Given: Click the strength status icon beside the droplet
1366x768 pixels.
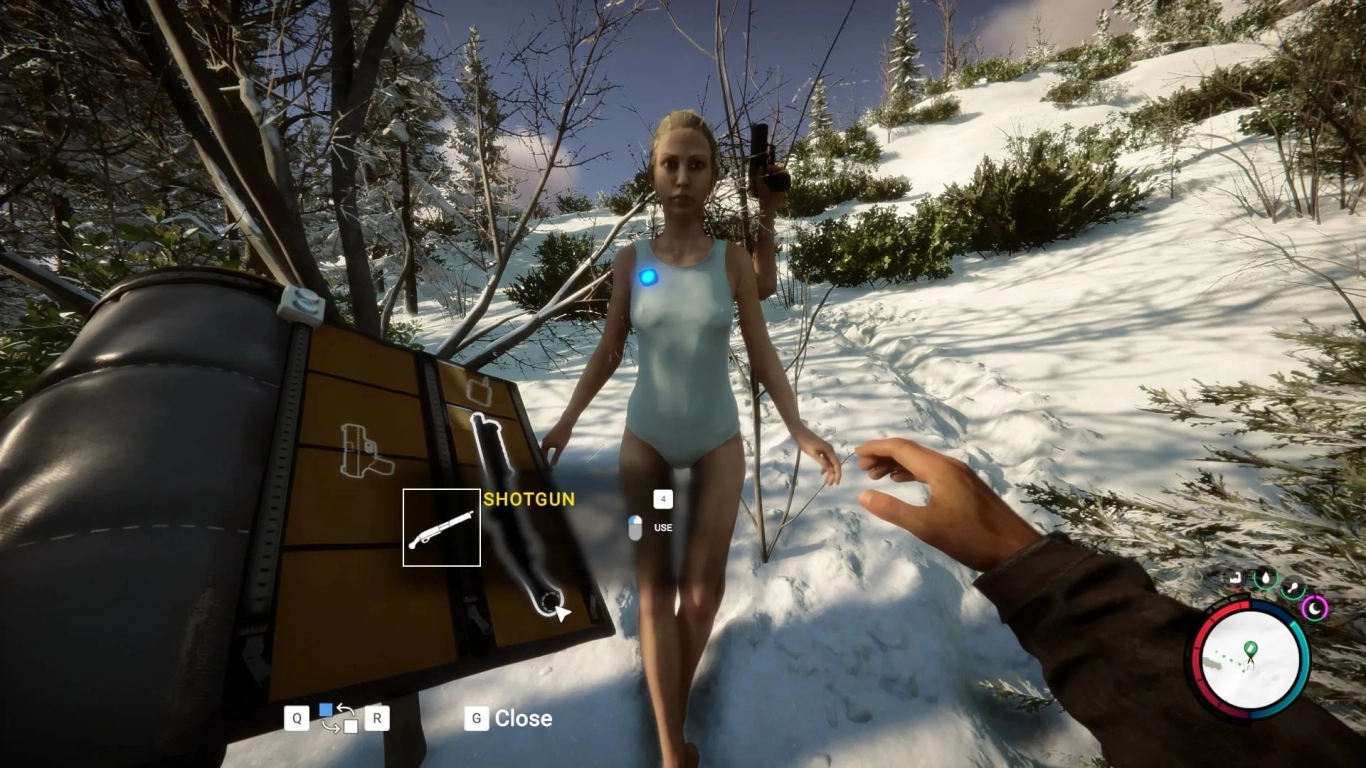Looking at the screenshot, I should tap(1234, 578).
